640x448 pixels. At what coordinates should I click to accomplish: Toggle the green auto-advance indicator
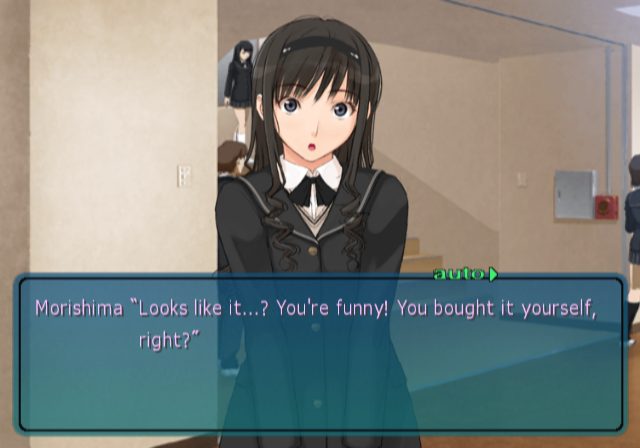tap(465, 273)
